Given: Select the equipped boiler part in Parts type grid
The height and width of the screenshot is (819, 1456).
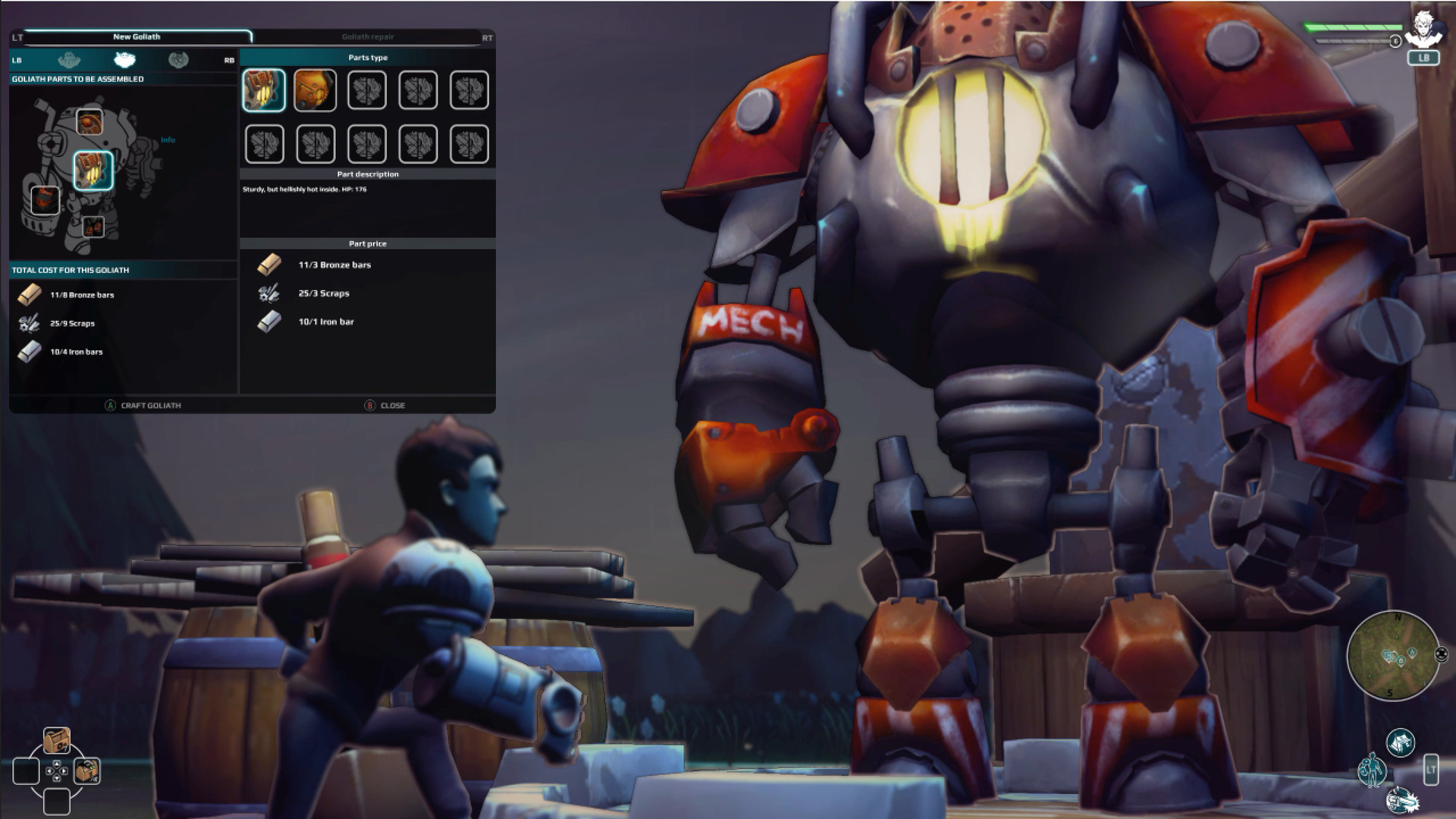Looking at the screenshot, I should pyautogui.click(x=264, y=90).
